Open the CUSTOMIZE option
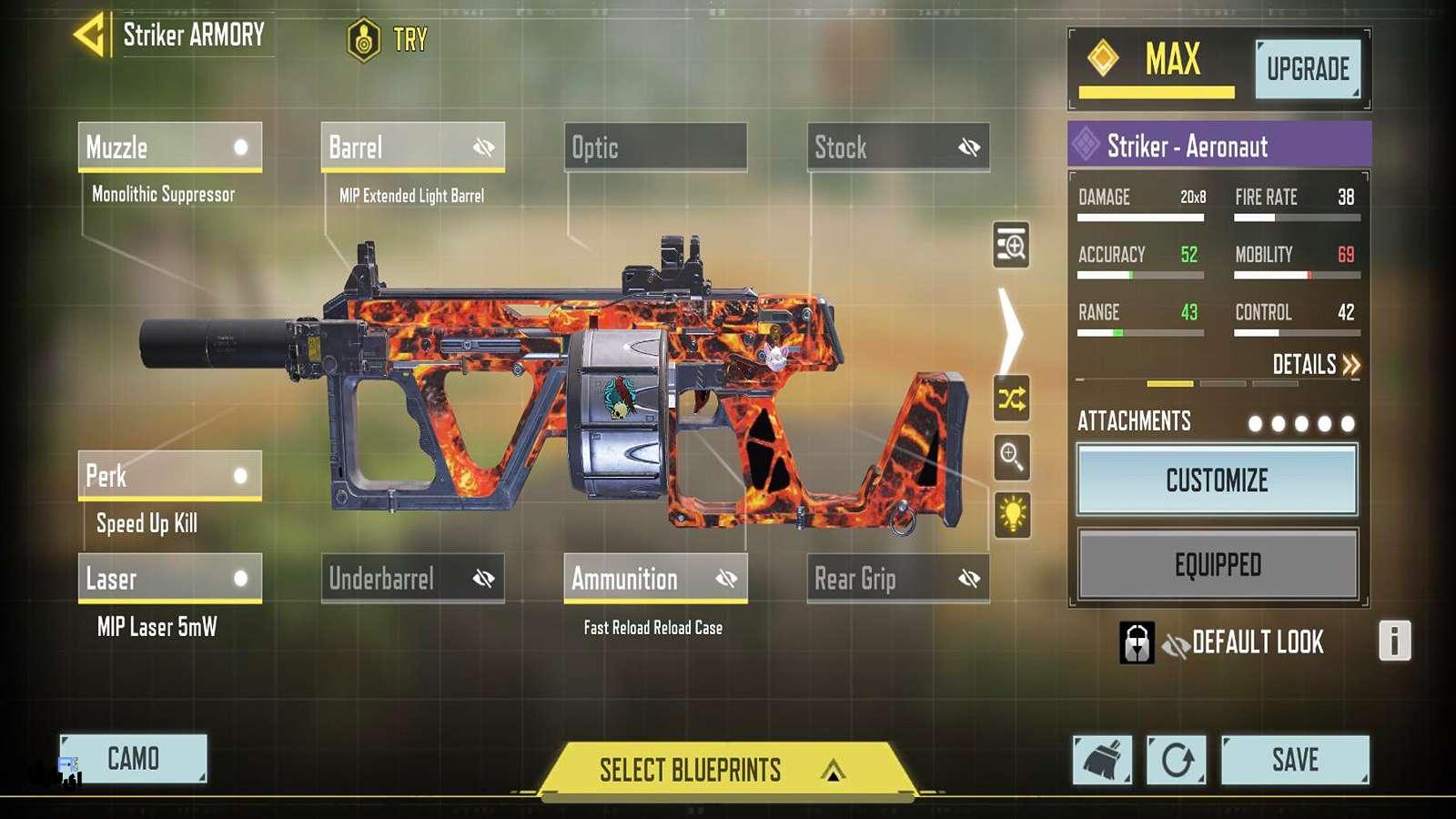This screenshot has height=819, width=1456. tap(1217, 480)
